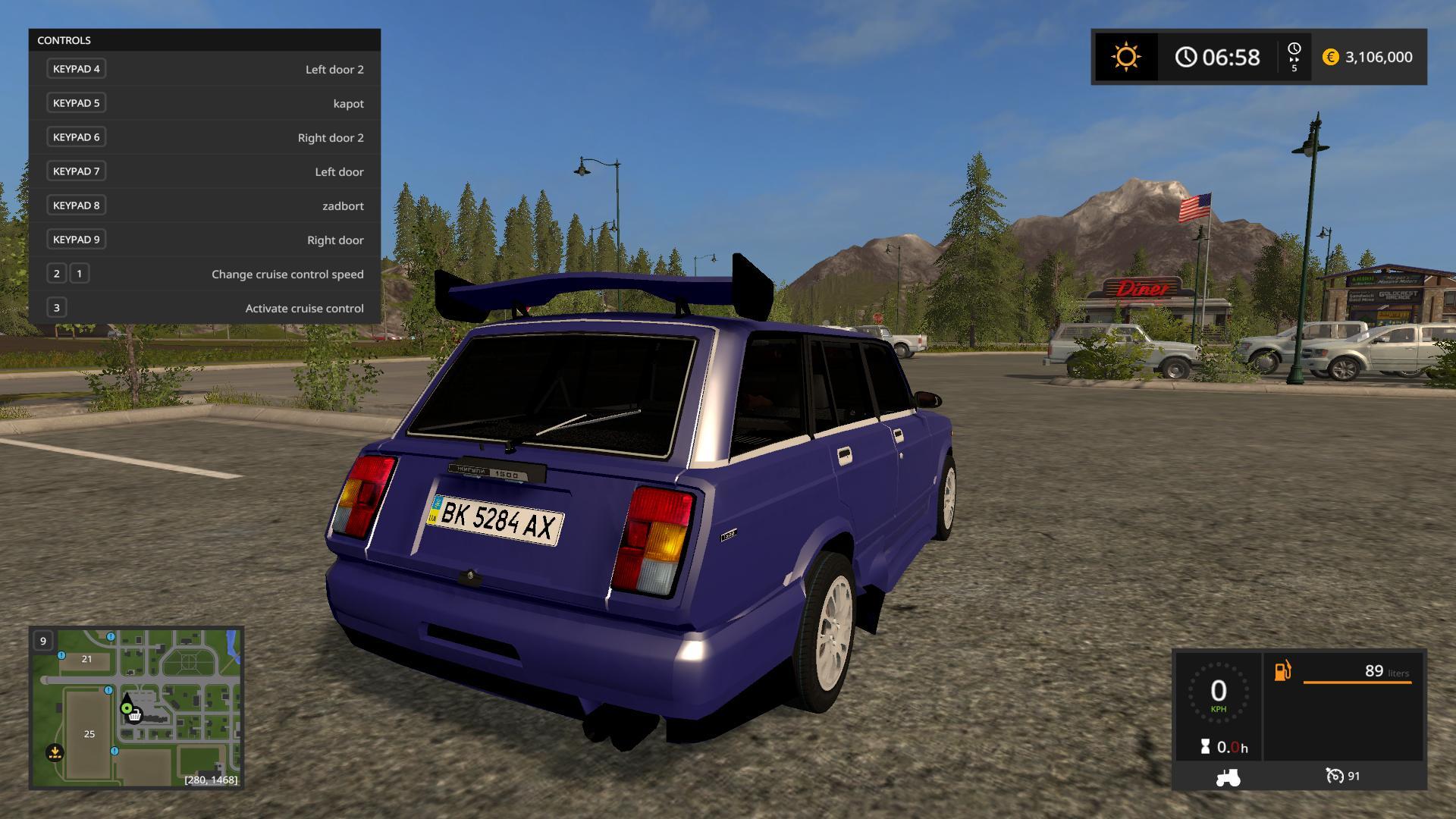1456x819 pixels.
Task: Click the yellow sell-point marker on minimap
Action: pos(55,752)
